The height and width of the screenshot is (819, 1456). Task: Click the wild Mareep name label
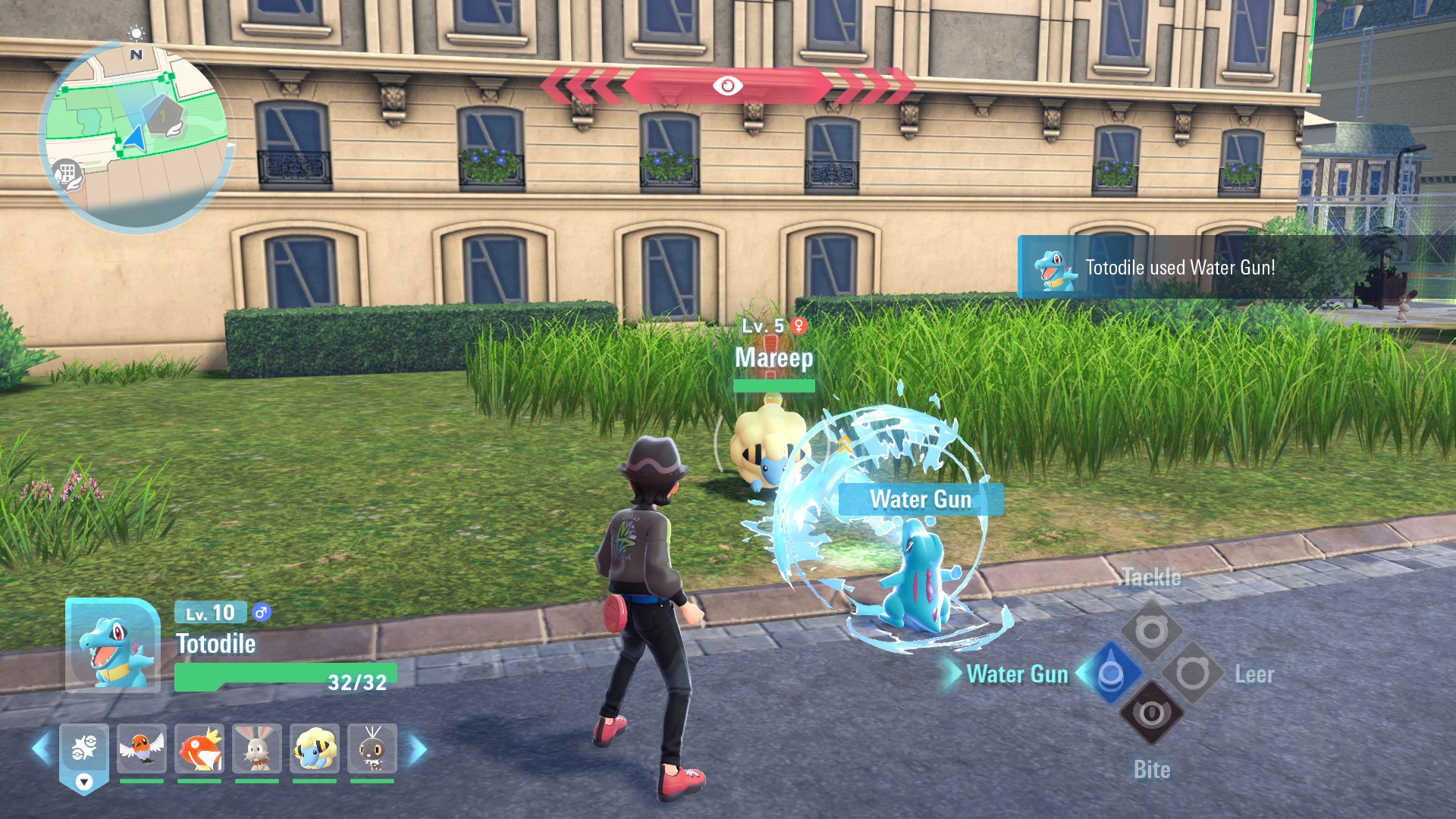pos(773,359)
